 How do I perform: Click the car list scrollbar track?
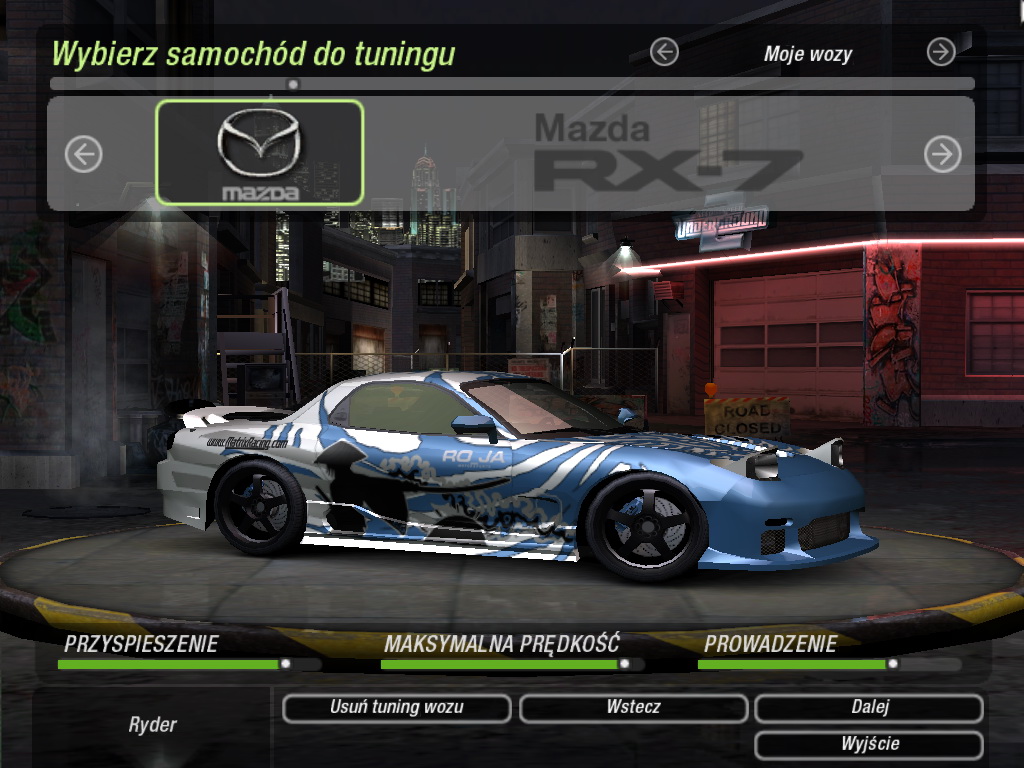(x=600, y=84)
